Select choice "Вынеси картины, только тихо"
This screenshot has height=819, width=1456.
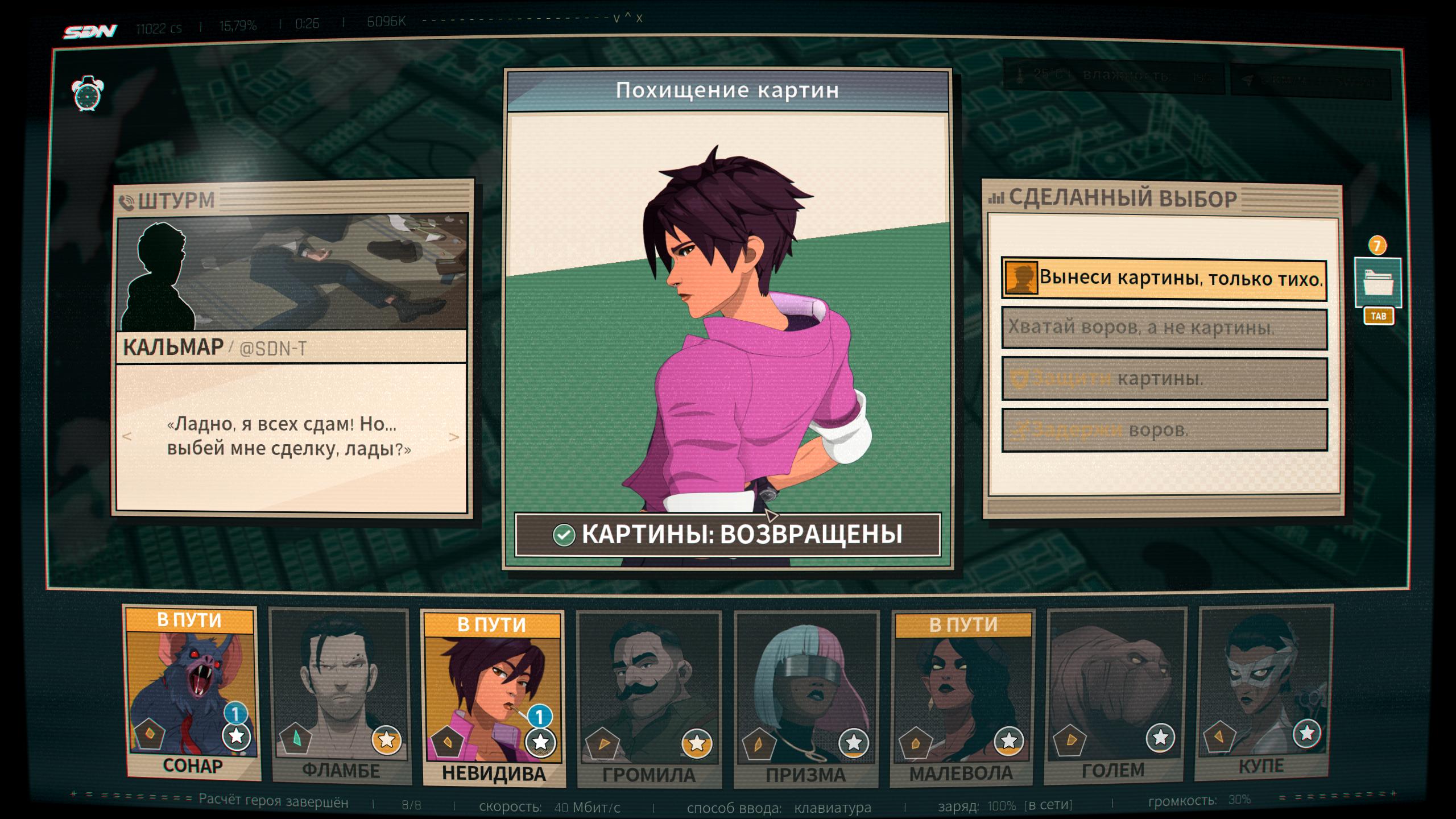coord(1164,279)
